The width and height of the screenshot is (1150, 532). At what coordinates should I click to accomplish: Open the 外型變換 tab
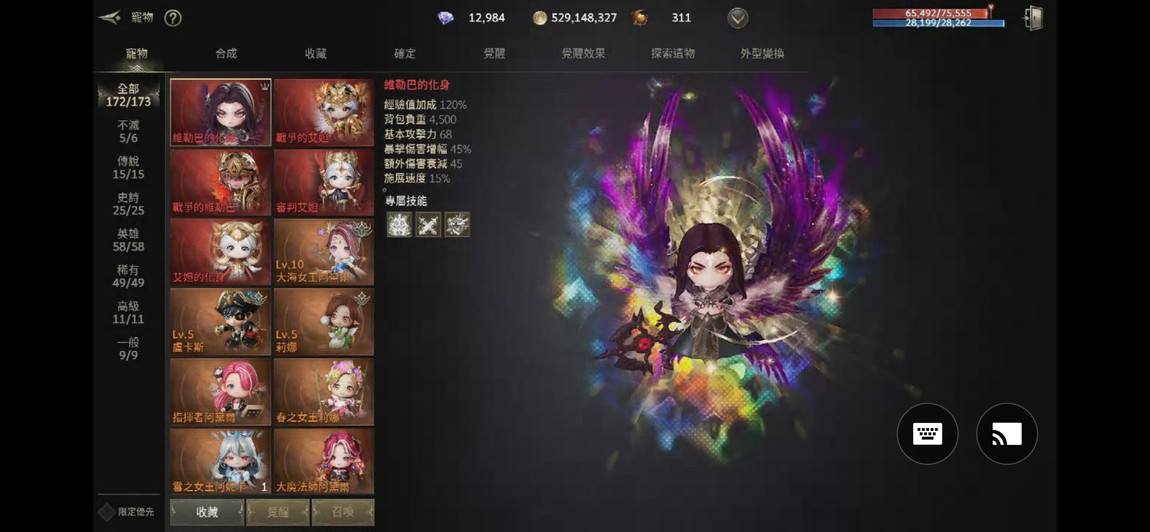pos(762,53)
